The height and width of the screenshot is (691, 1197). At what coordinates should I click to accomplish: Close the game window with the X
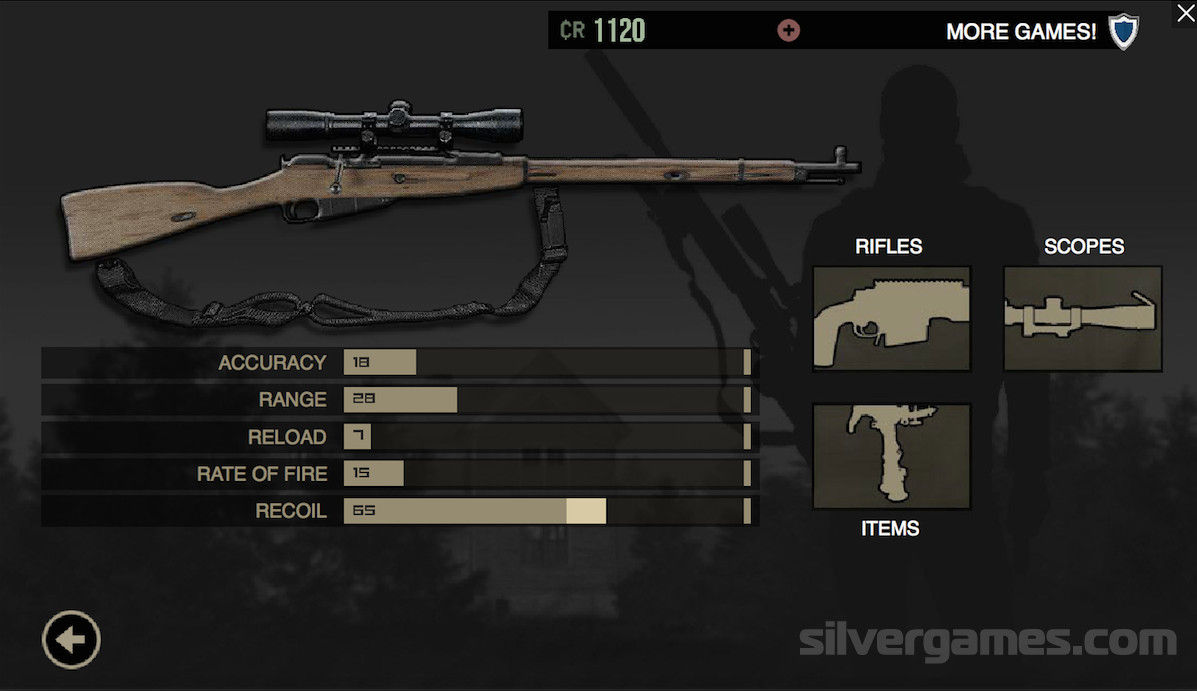coord(1184,13)
